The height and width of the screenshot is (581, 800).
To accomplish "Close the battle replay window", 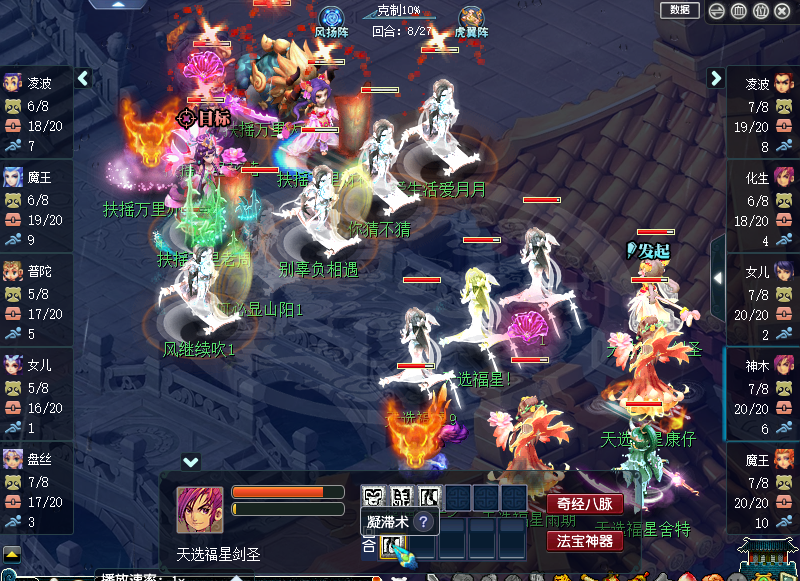I will click(x=782, y=11).
